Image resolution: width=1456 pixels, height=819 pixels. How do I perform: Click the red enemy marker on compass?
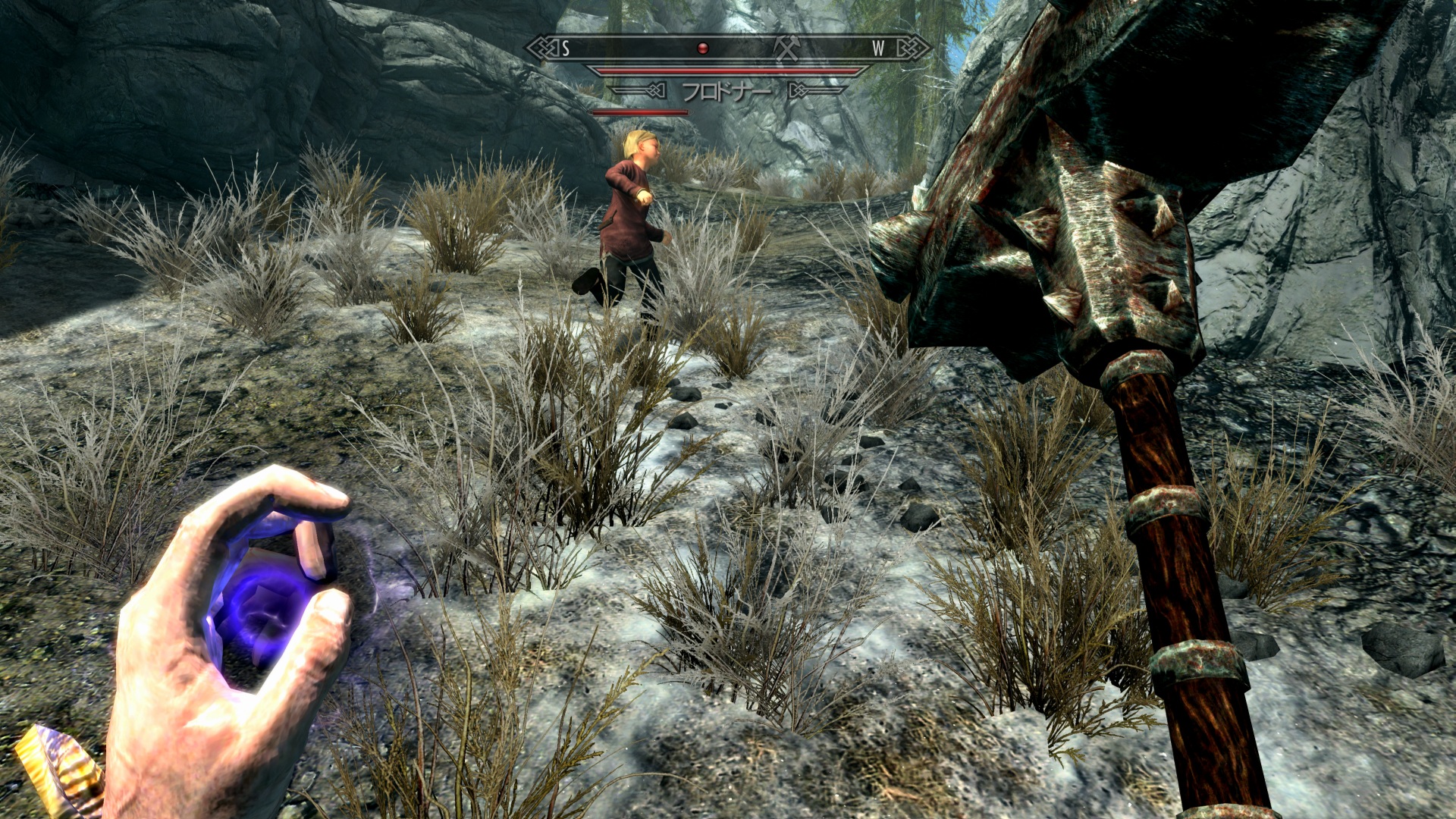[703, 49]
